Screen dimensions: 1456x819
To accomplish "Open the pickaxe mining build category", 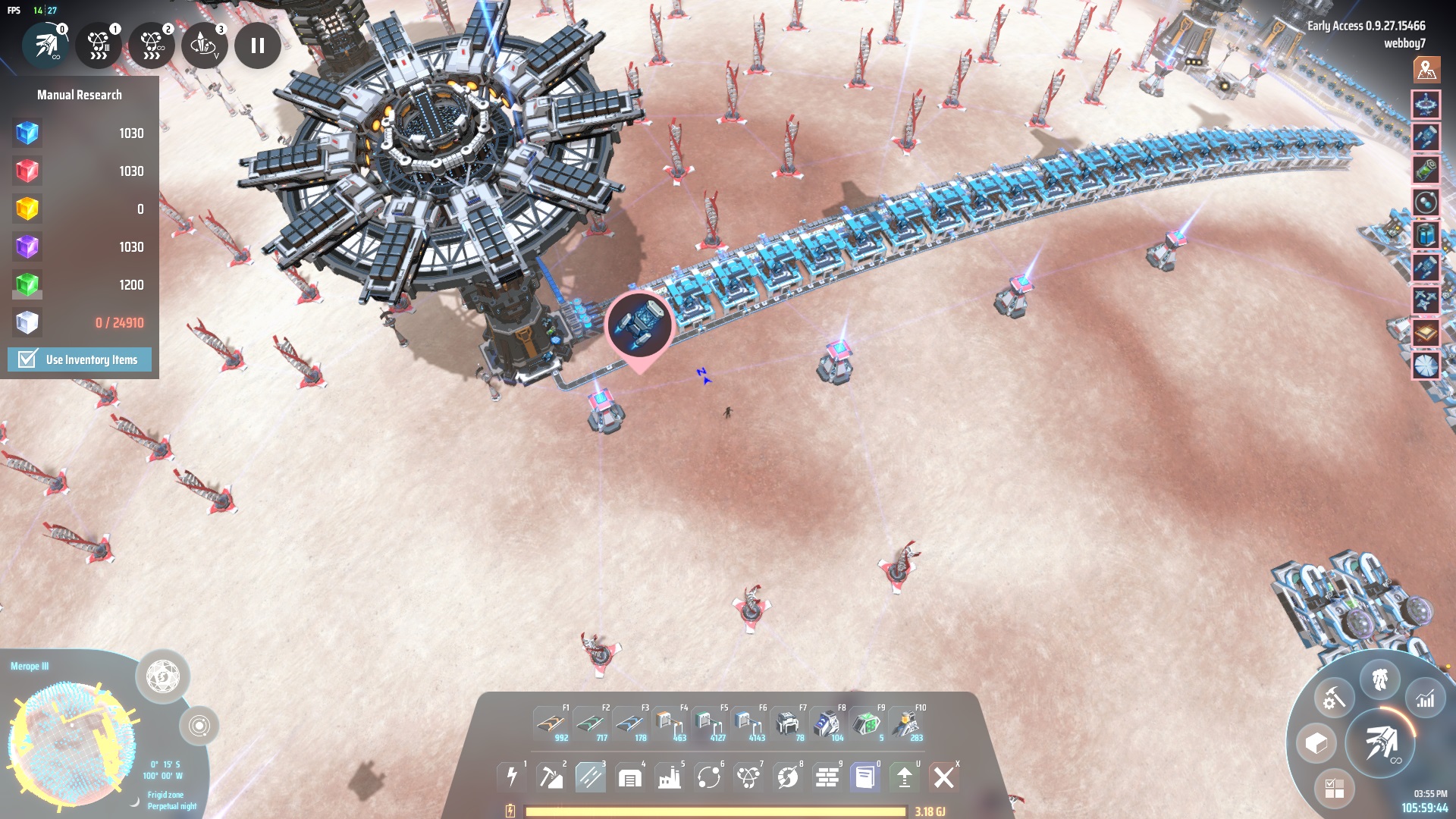I will [551, 777].
